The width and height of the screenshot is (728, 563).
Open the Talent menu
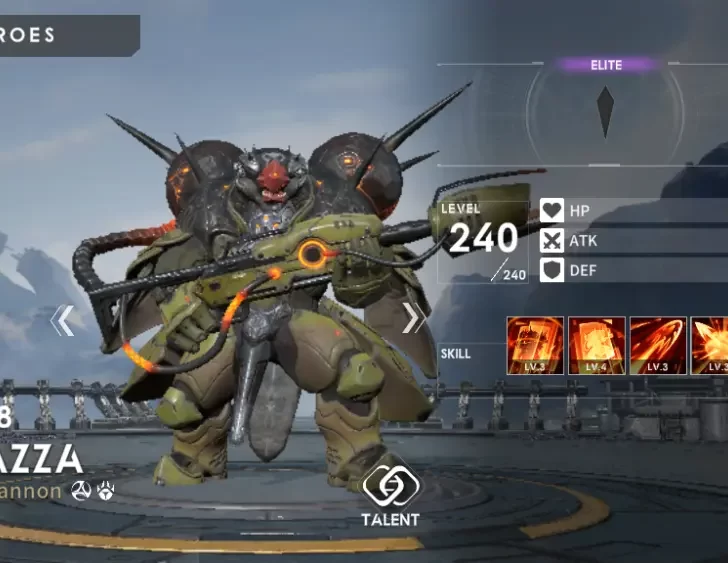coord(390,494)
